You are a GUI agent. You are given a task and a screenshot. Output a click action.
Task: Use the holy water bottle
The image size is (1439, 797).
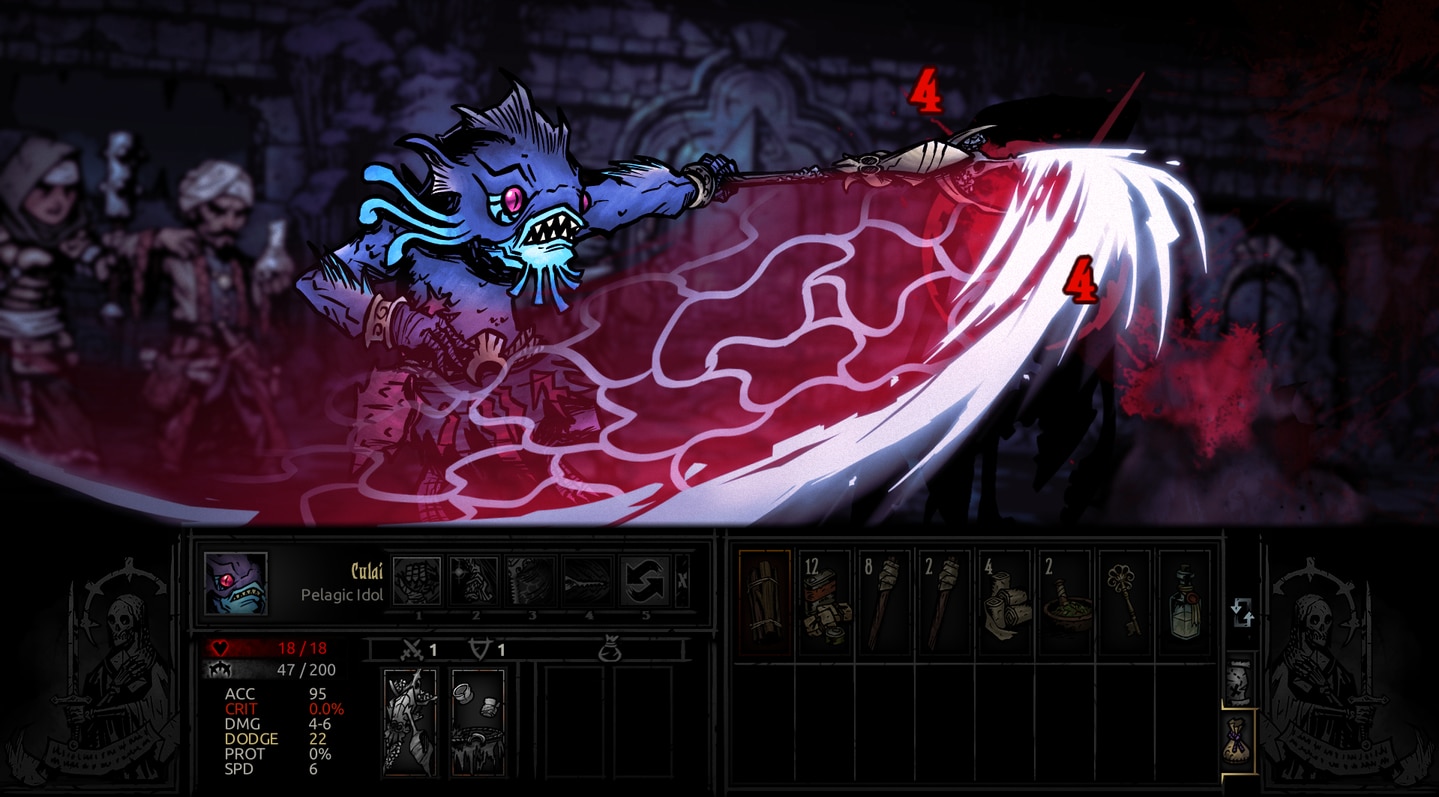click(x=1184, y=603)
